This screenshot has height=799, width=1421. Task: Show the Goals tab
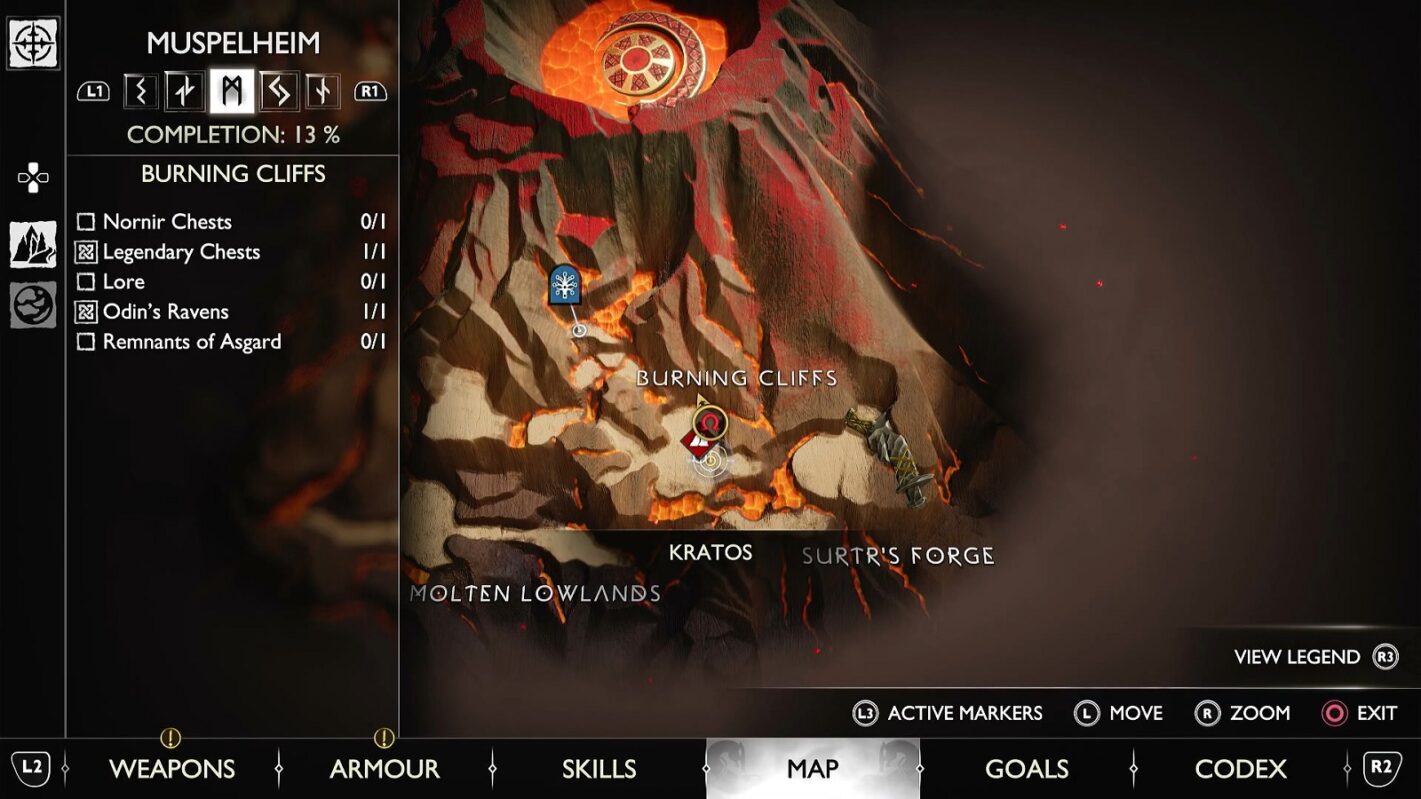click(x=1027, y=768)
